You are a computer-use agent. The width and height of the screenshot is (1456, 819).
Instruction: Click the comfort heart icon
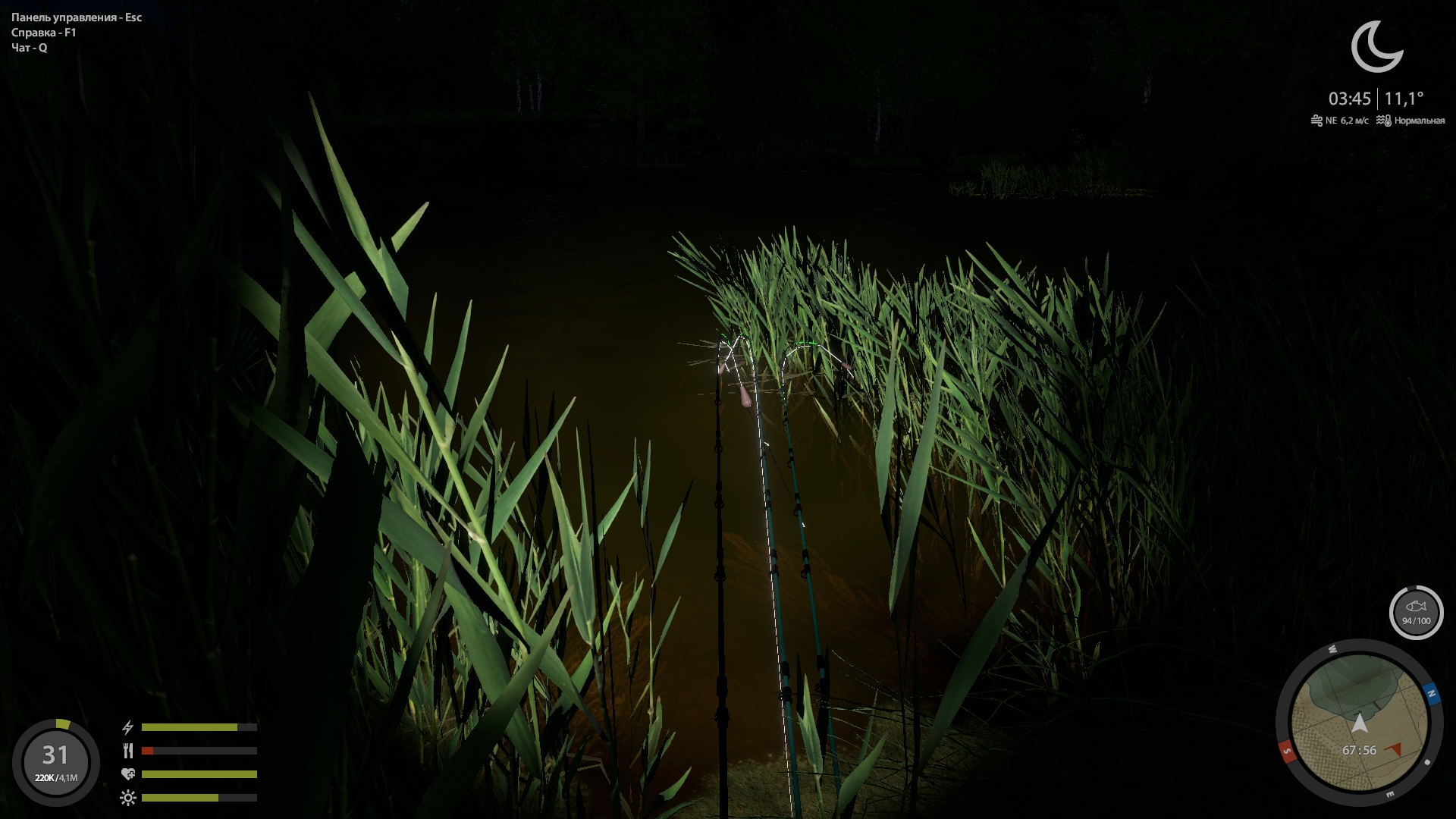pos(129,775)
